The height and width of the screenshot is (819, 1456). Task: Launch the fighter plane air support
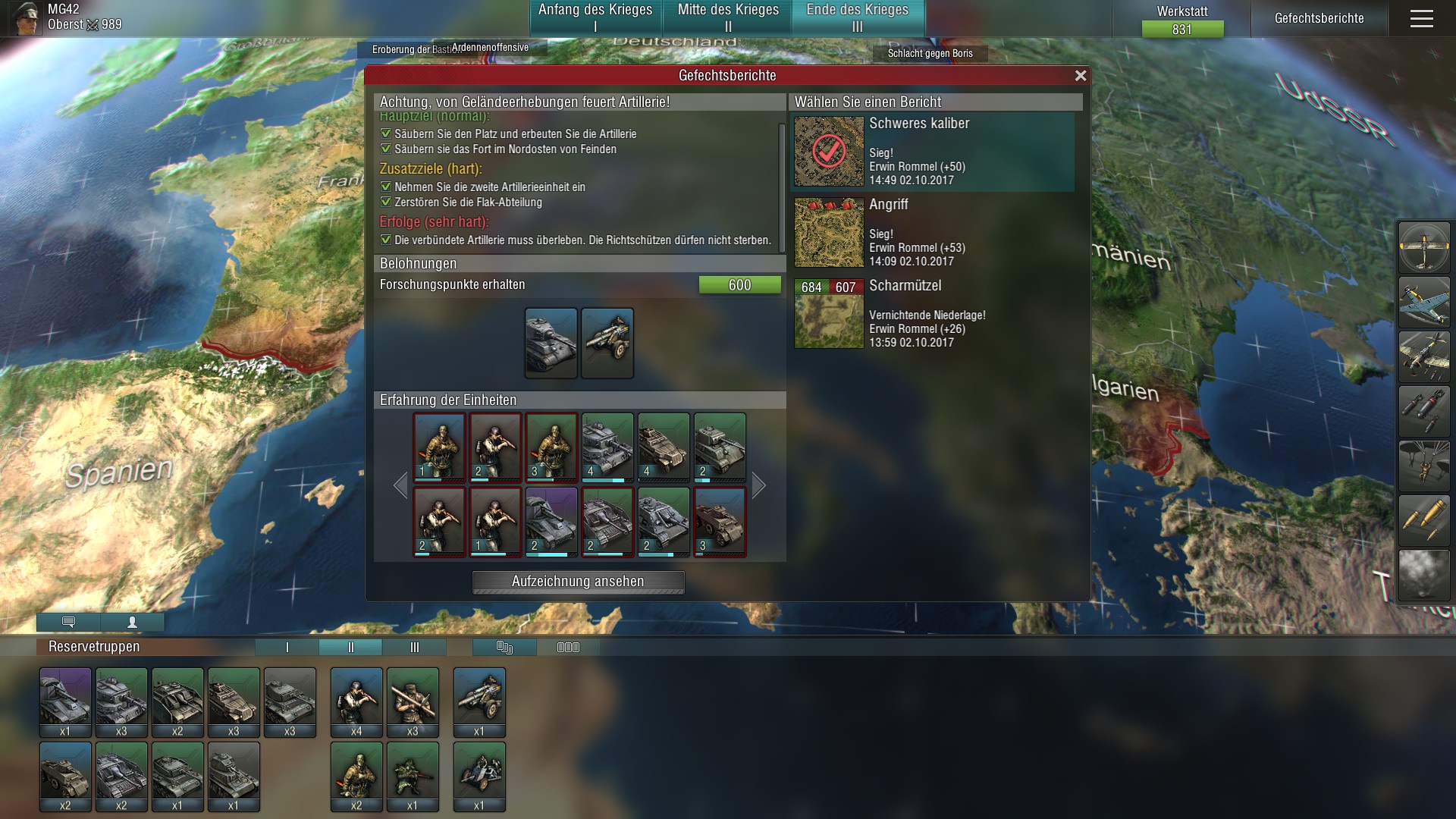click(1424, 303)
